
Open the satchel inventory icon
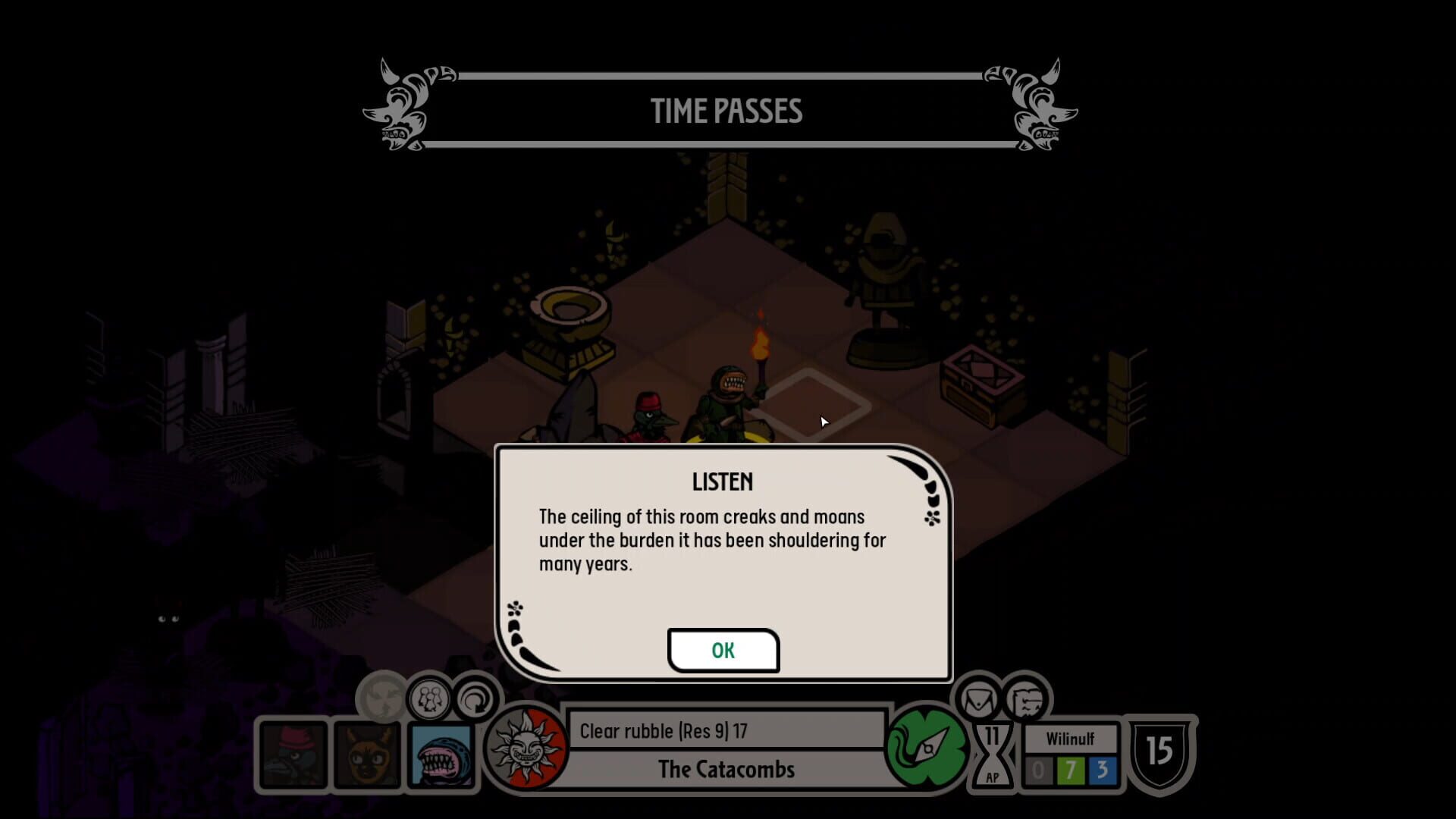coord(979,698)
